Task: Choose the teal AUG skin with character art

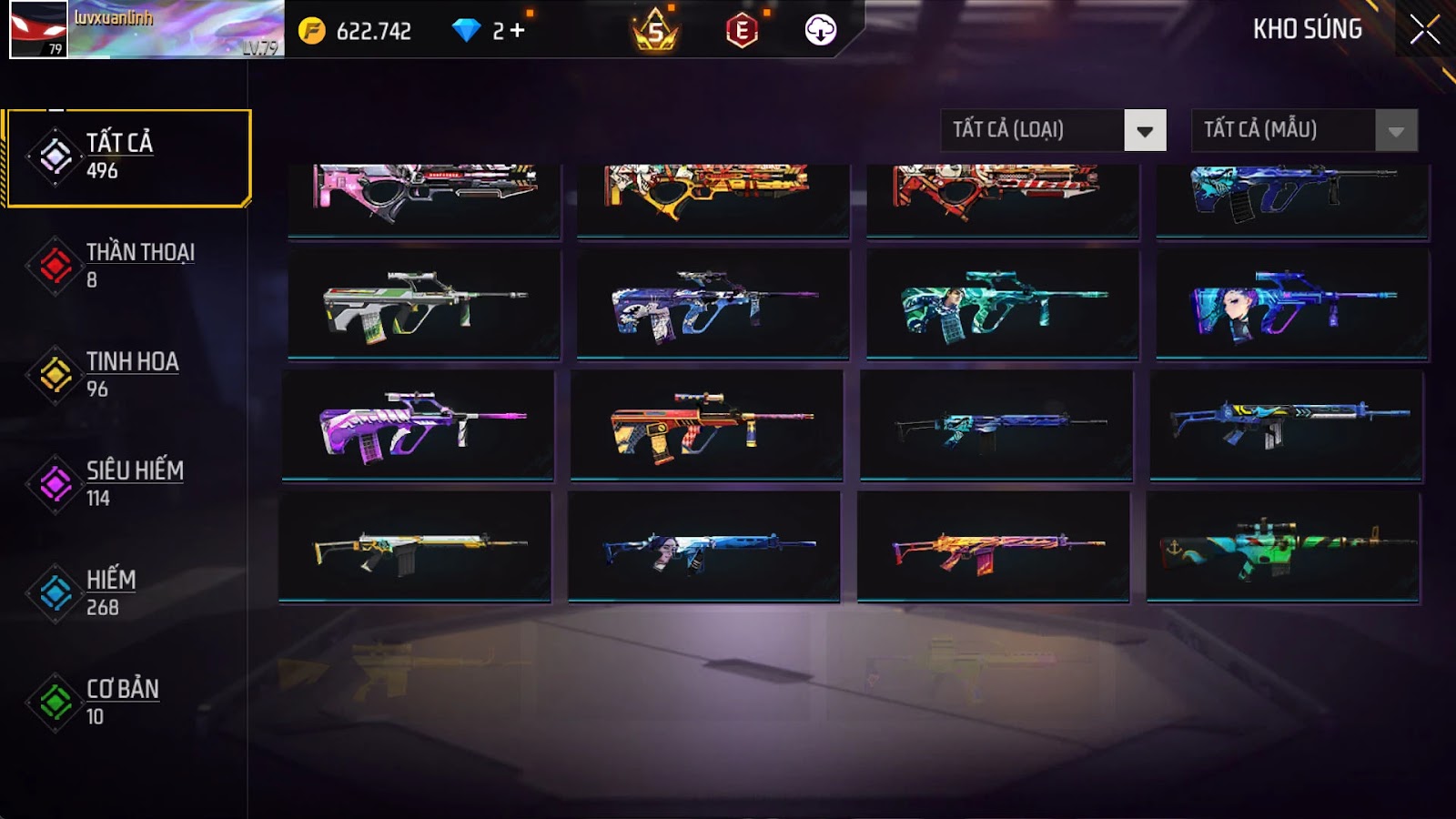Action: tap(1003, 303)
